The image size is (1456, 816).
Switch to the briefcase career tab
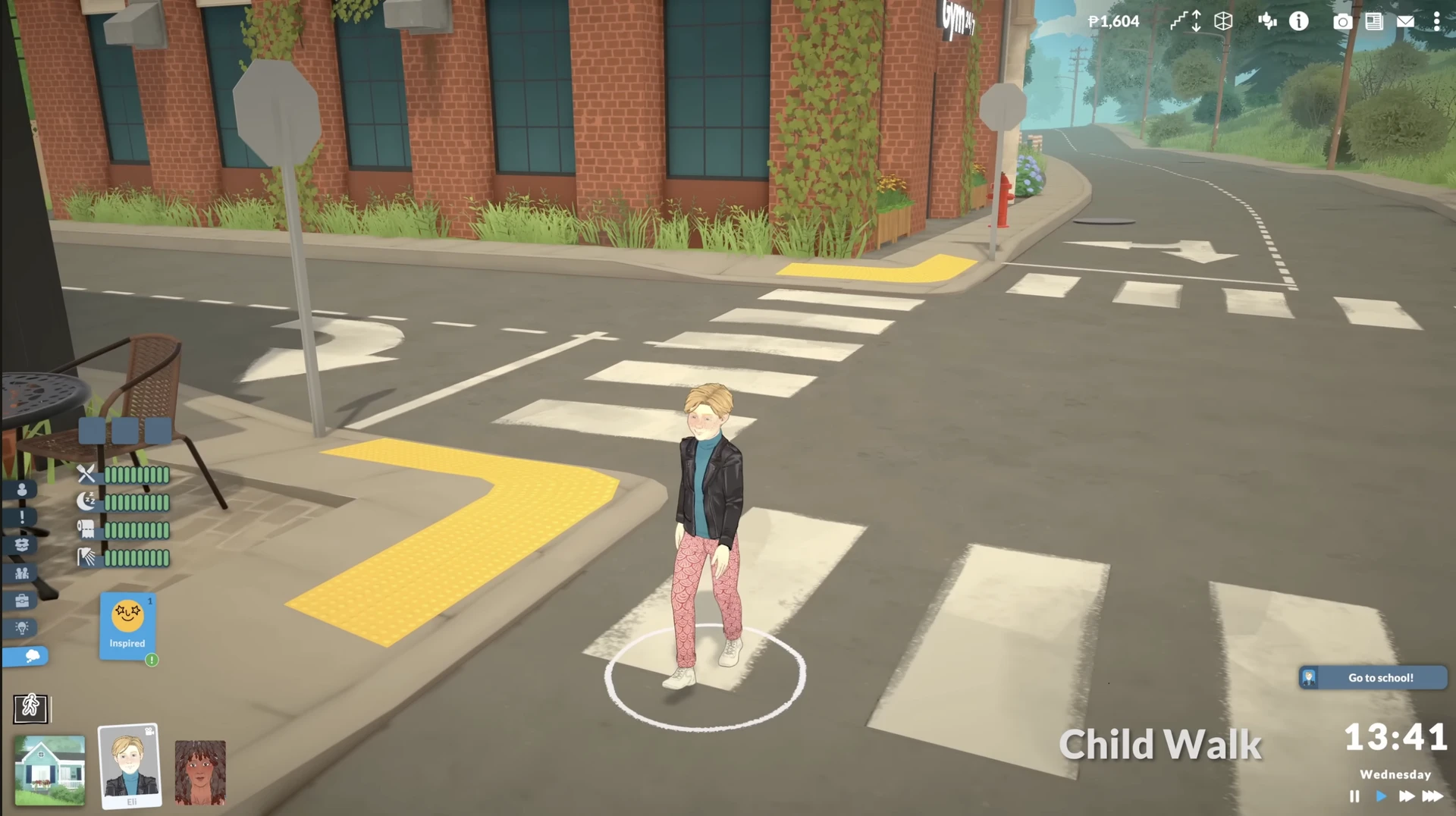tap(22, 601)
